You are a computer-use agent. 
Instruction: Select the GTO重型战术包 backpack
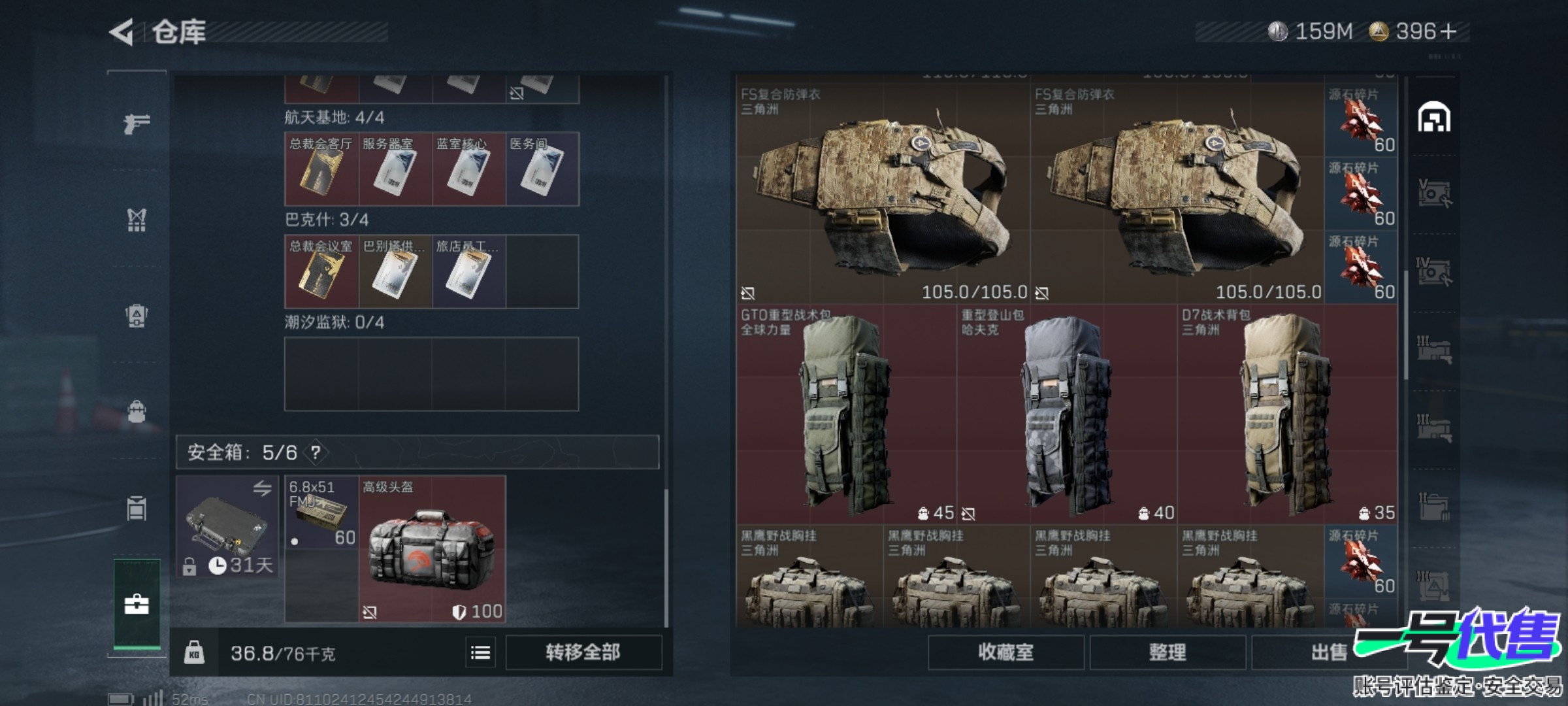846,414
